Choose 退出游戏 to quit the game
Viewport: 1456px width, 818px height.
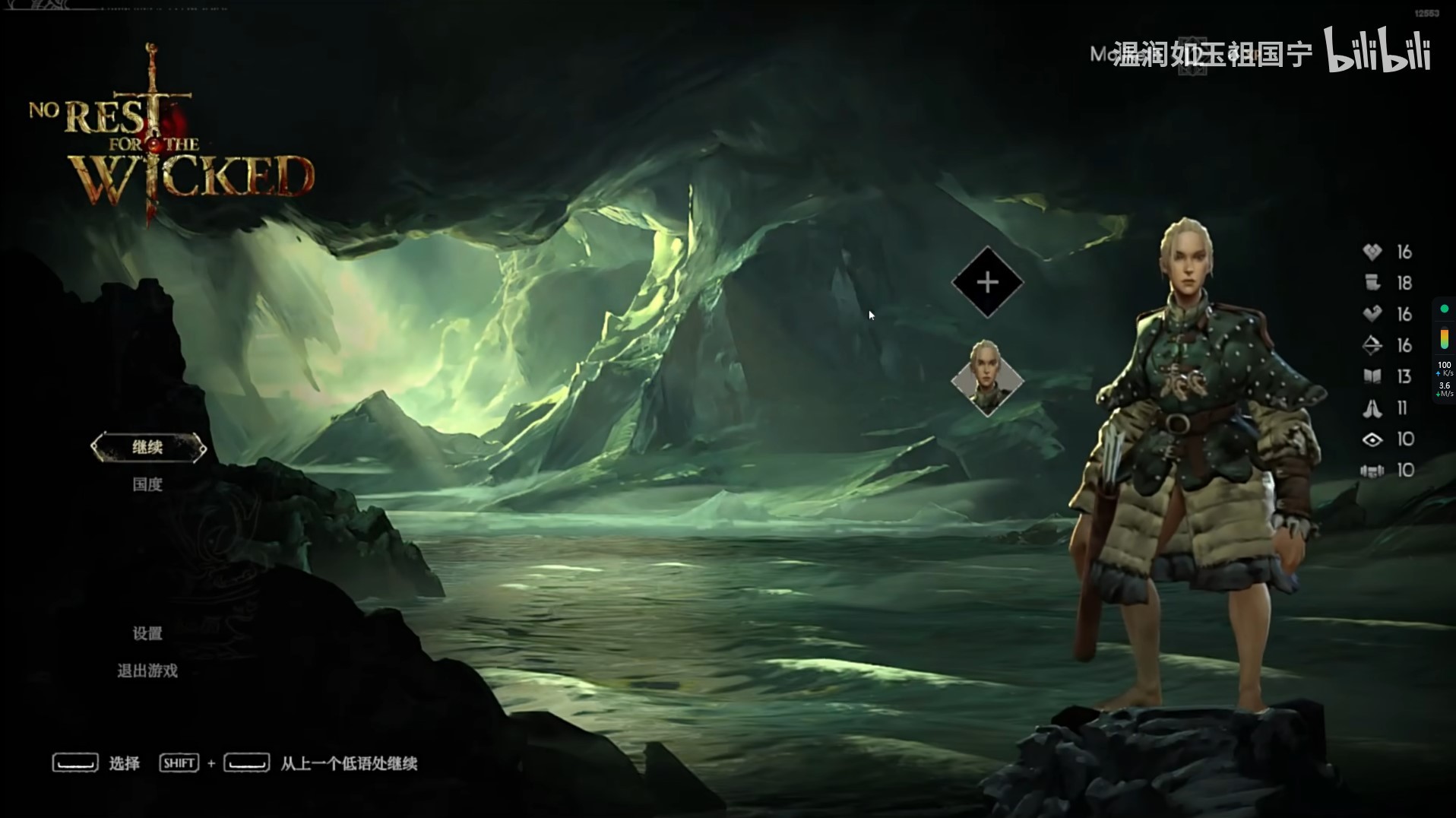(x=147, y=671)
